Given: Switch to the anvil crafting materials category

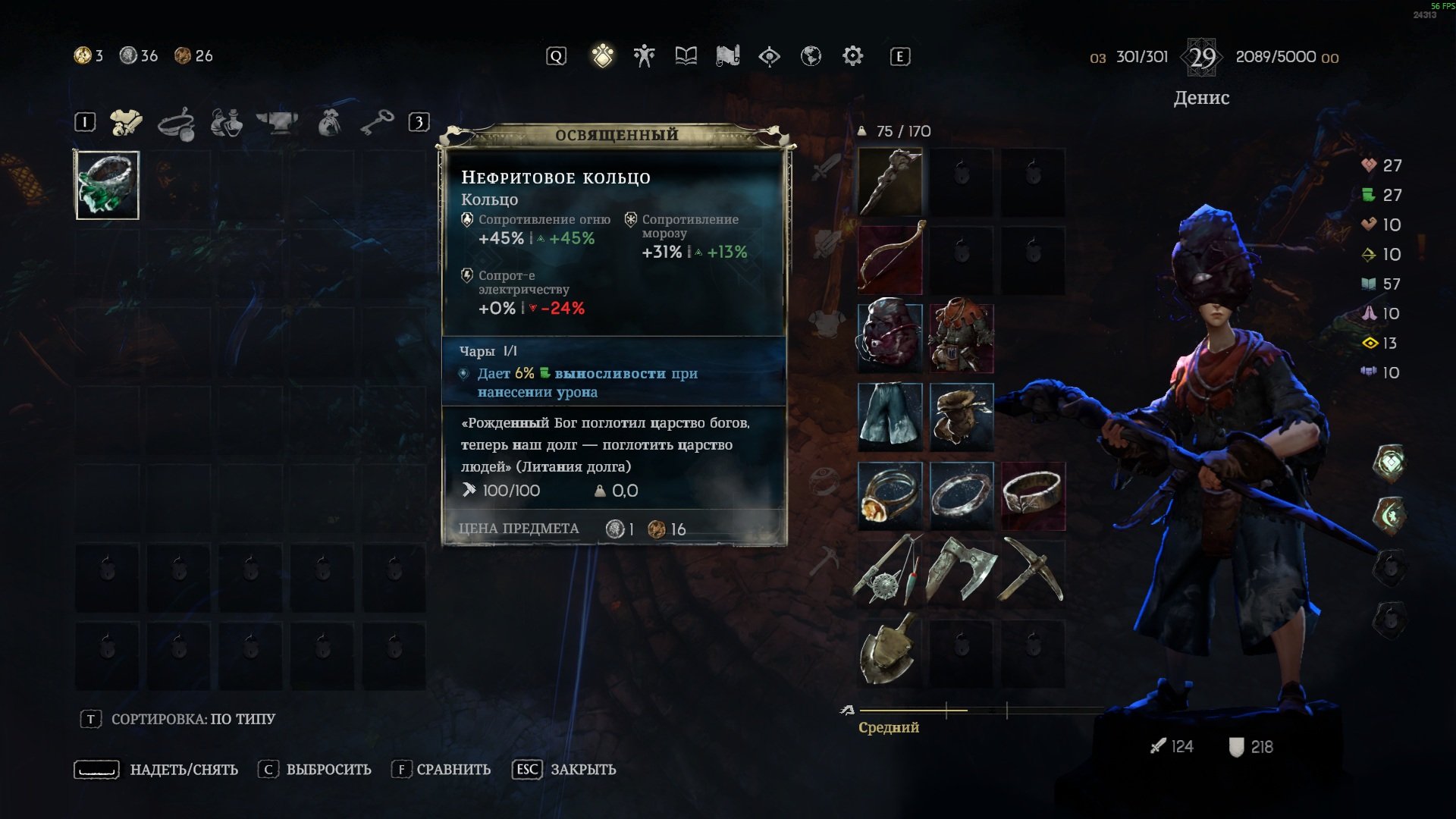Looking at the screenshot, I should pos(277,123).
